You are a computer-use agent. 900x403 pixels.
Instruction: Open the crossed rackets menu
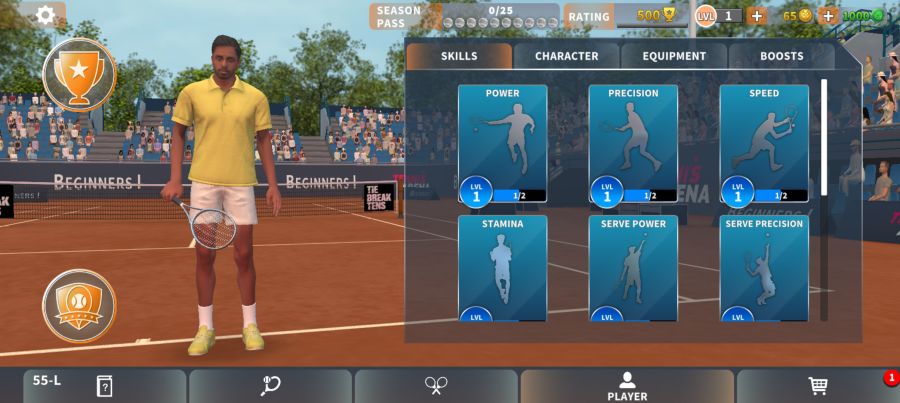point(436,386)
